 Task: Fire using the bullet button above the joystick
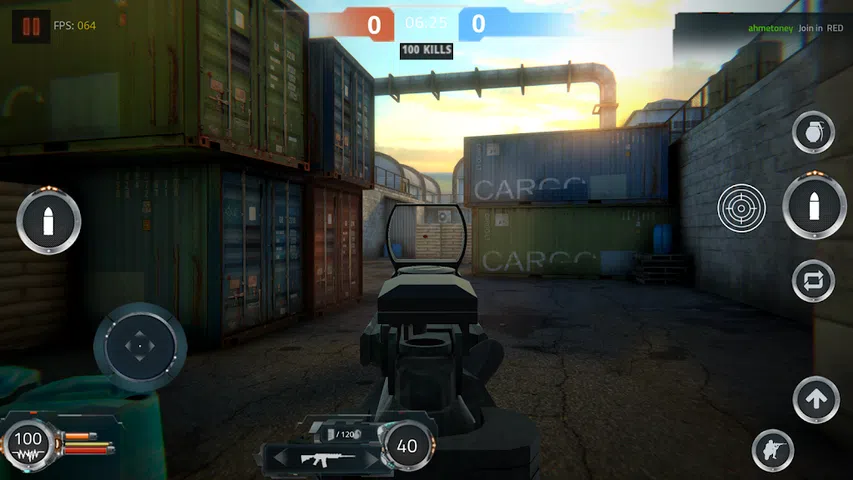coord(47,220)
